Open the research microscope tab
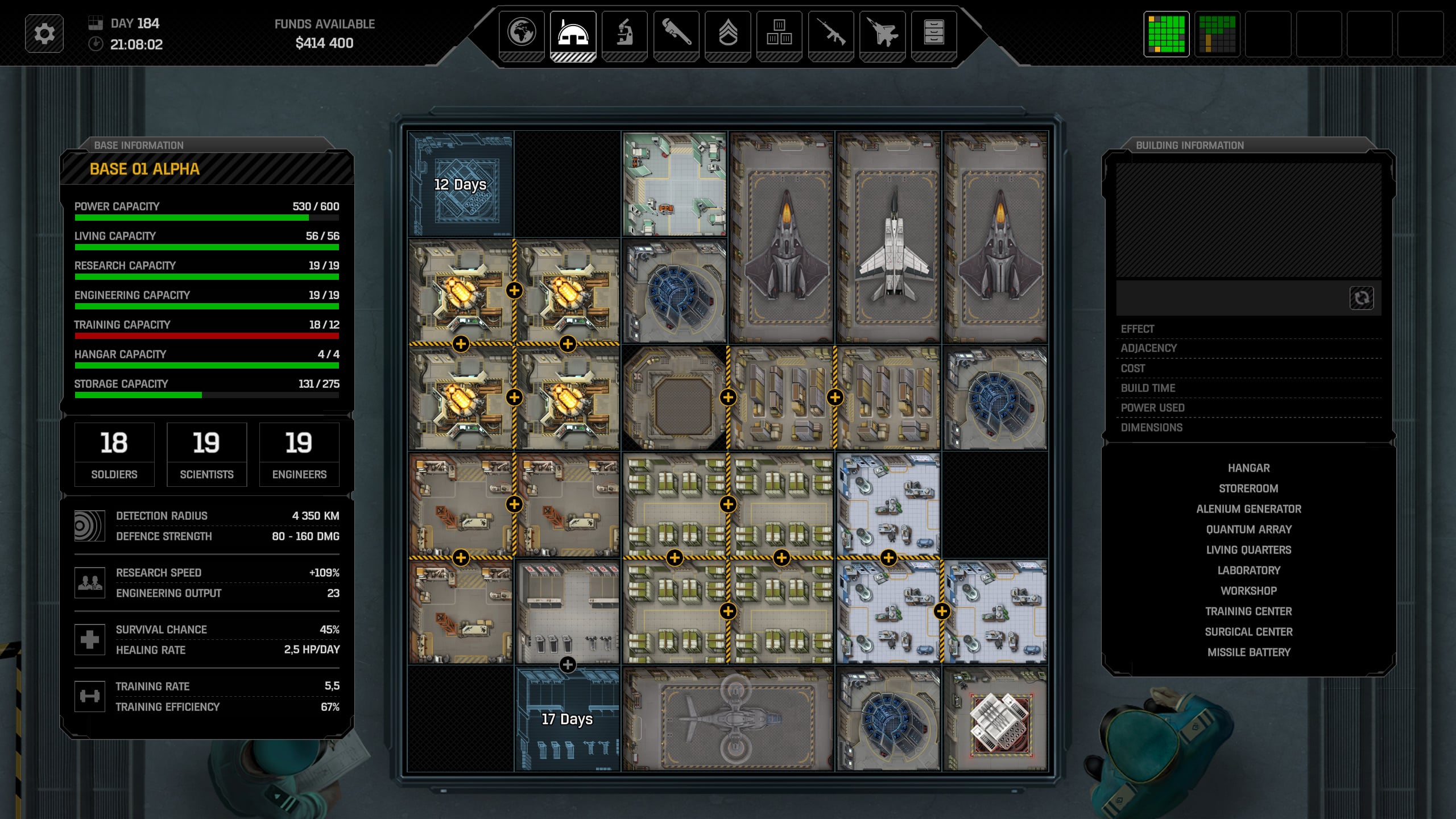 pyautogui.click(x=624, y=32)
